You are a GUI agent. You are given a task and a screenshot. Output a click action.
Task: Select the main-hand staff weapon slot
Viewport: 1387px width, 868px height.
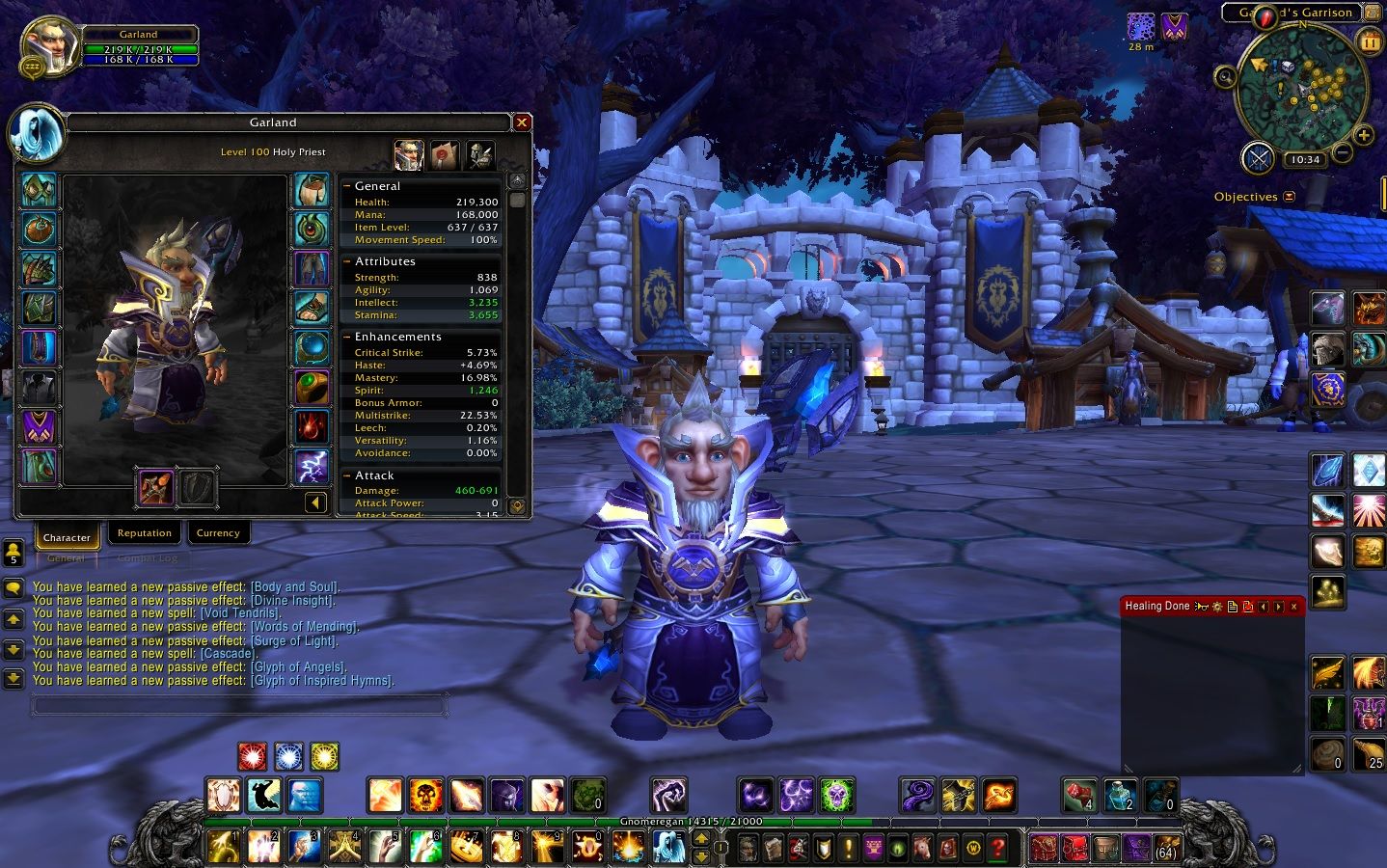click(x=155, y=488)
